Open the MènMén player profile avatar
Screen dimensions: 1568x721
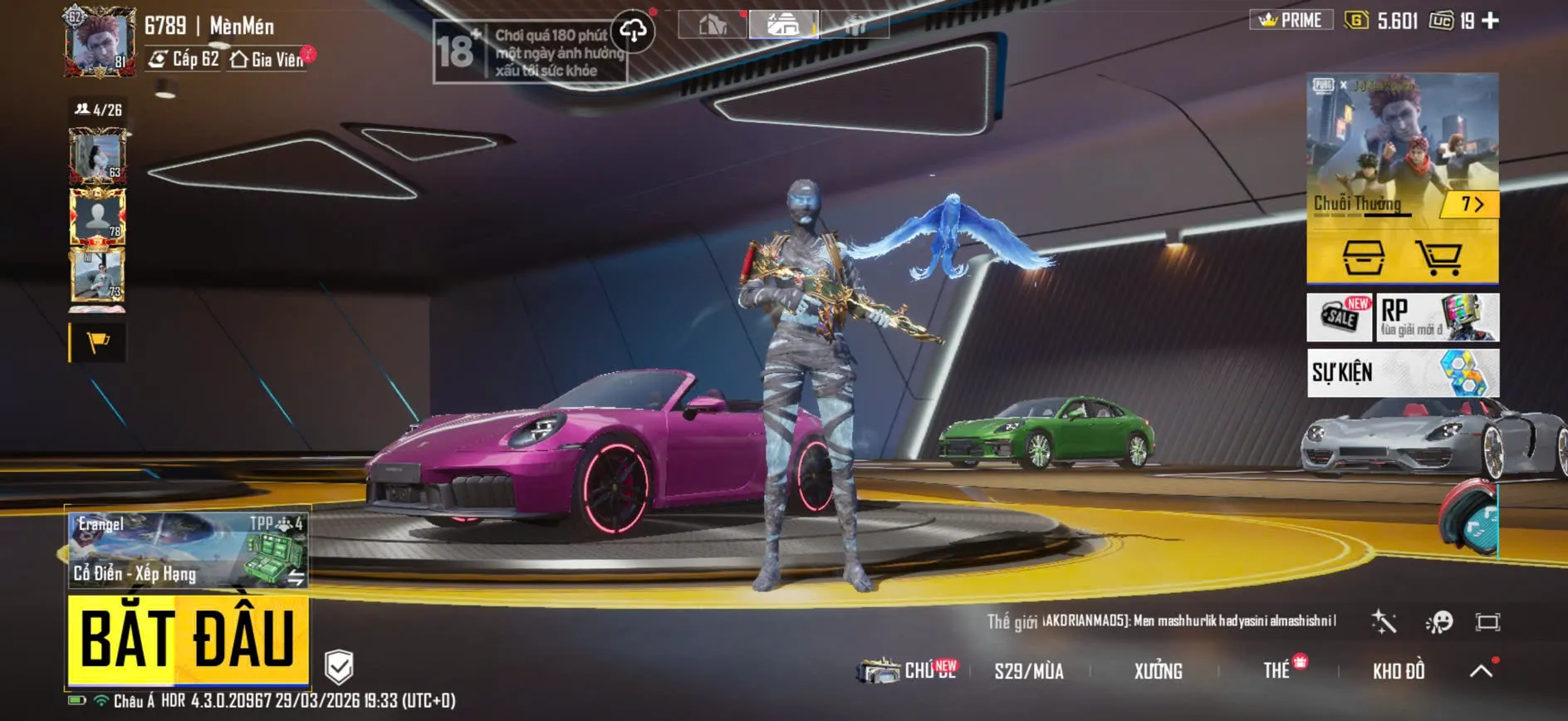pos(100,43)
